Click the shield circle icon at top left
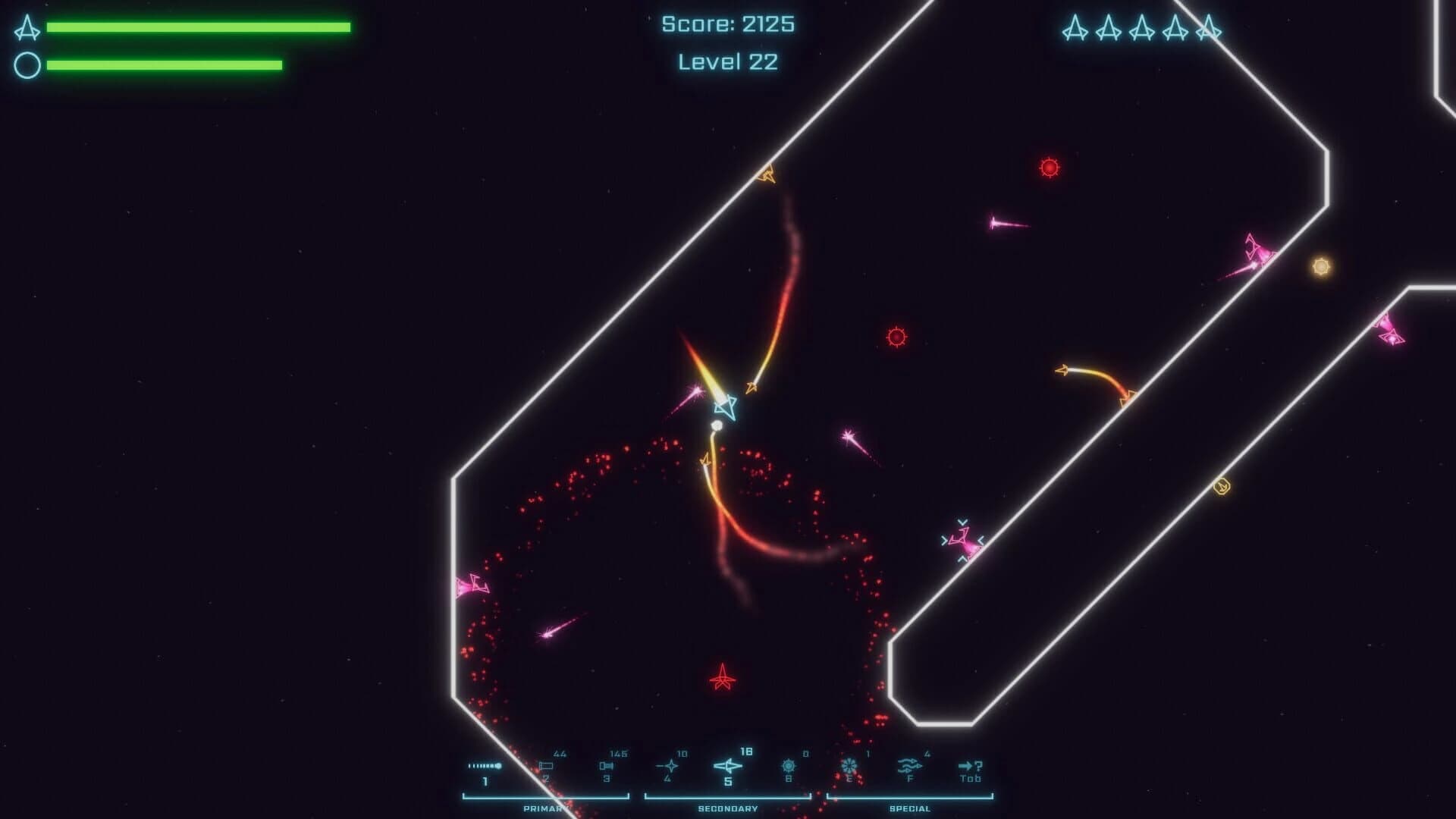This screenshot has height=819, width=1456. point(28,64)
